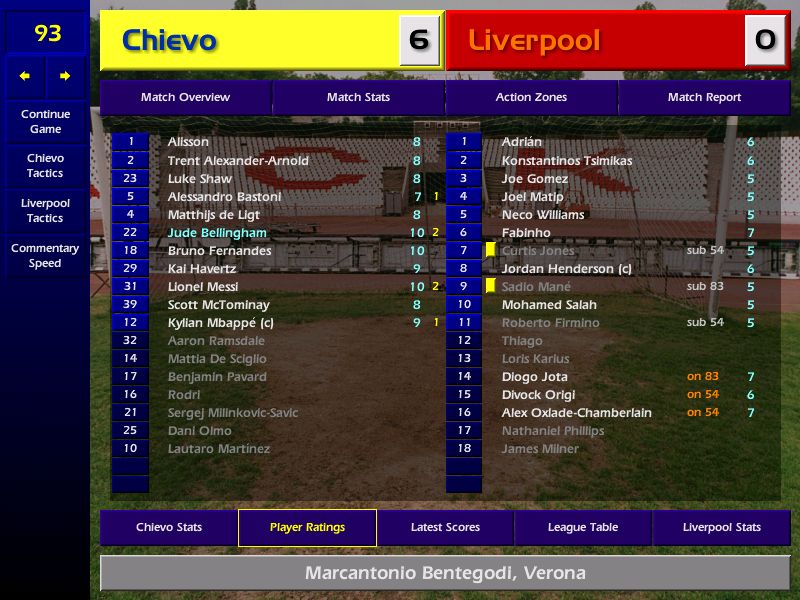This screenshot has width=800, height=600.
Task: Select the Player Ratings tab
Action: pyautogui.click(x=307, y=527)
